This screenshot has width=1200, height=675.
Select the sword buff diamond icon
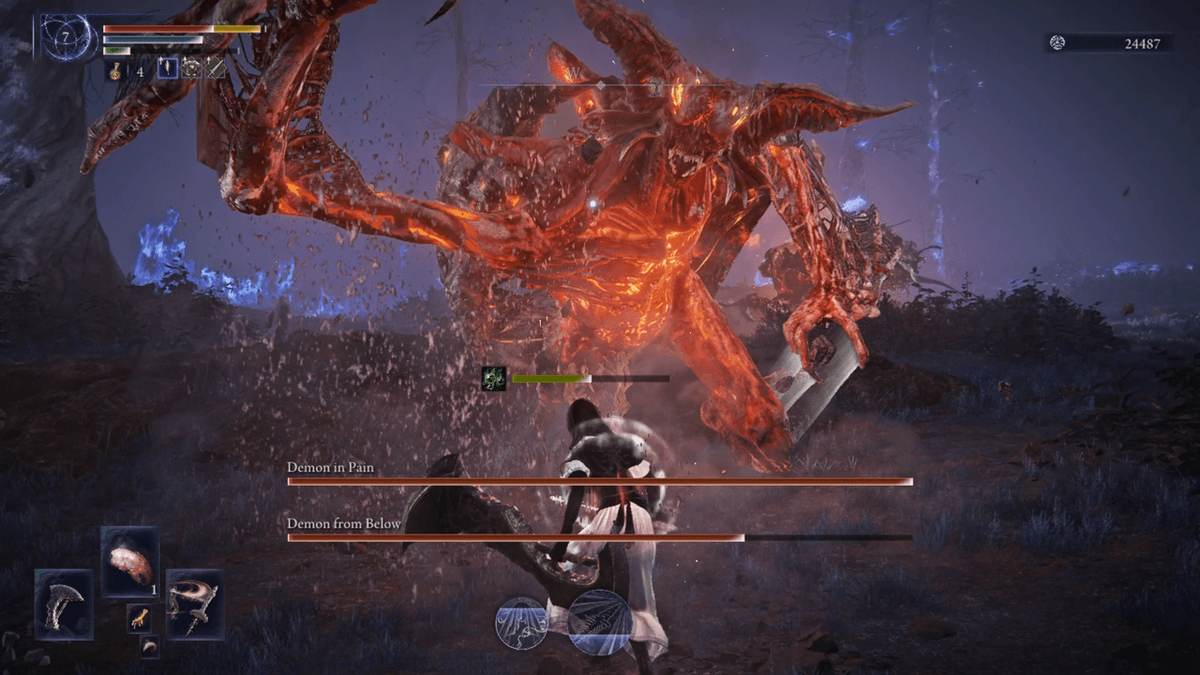coord(215,69)
